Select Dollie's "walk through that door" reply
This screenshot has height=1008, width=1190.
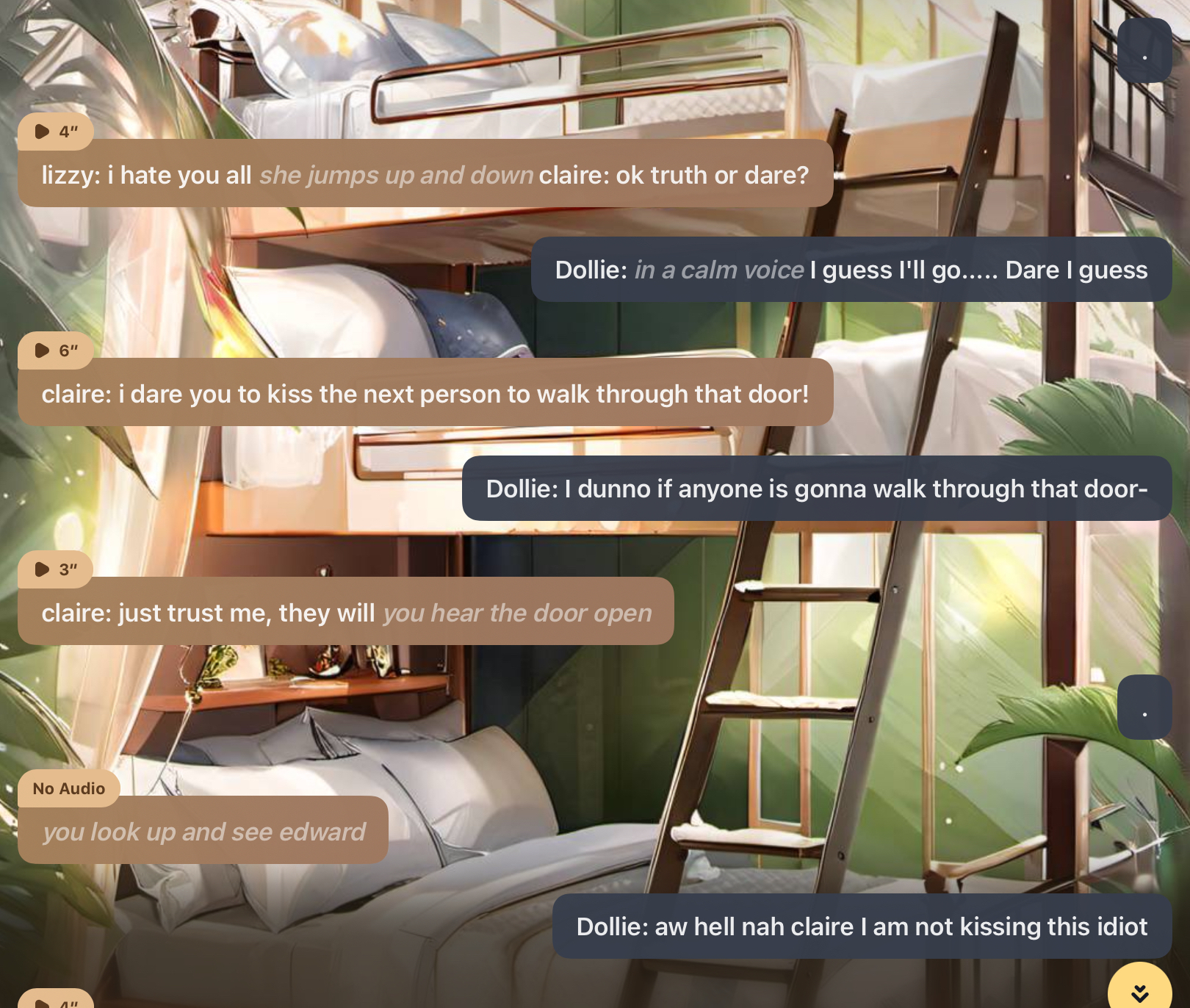click(816, 489)
